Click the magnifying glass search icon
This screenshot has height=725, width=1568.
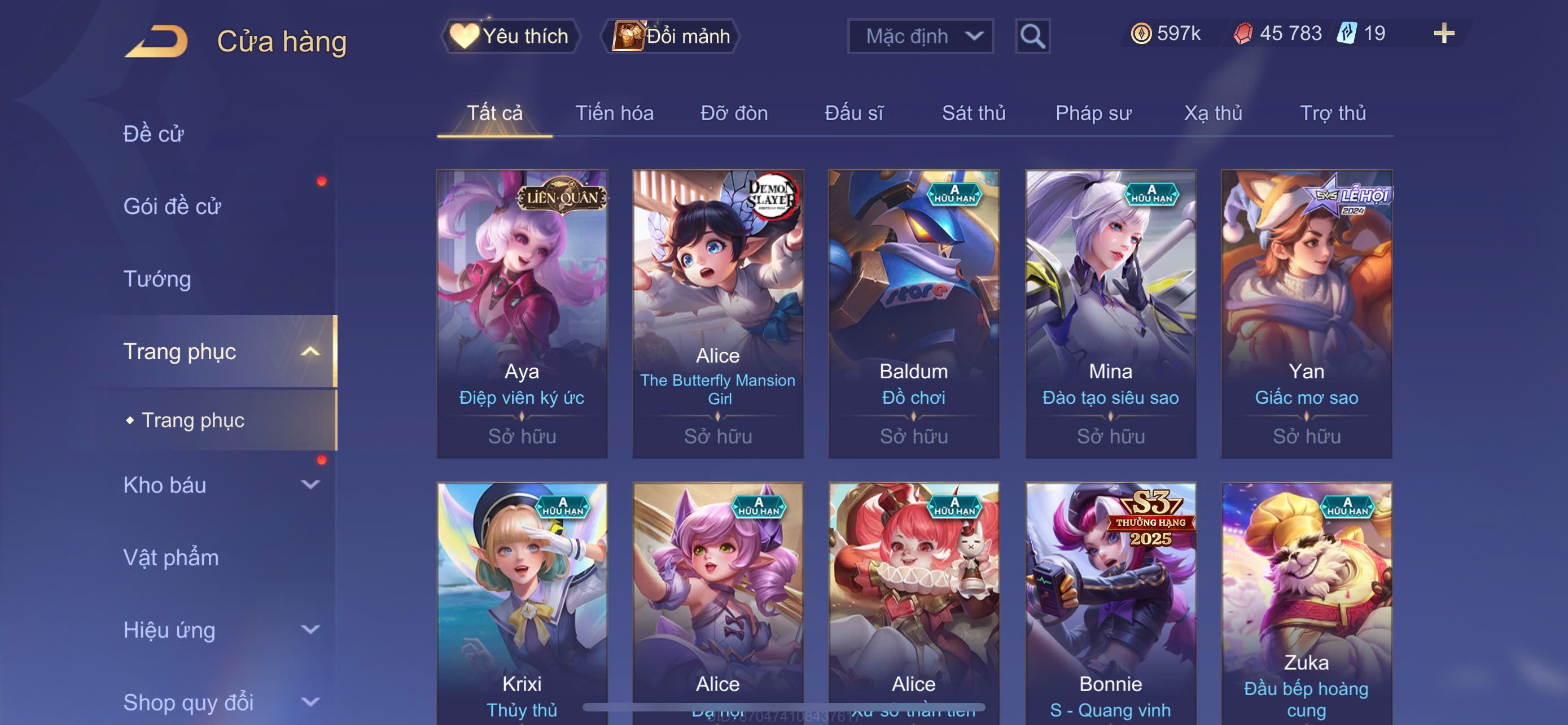1032,37
